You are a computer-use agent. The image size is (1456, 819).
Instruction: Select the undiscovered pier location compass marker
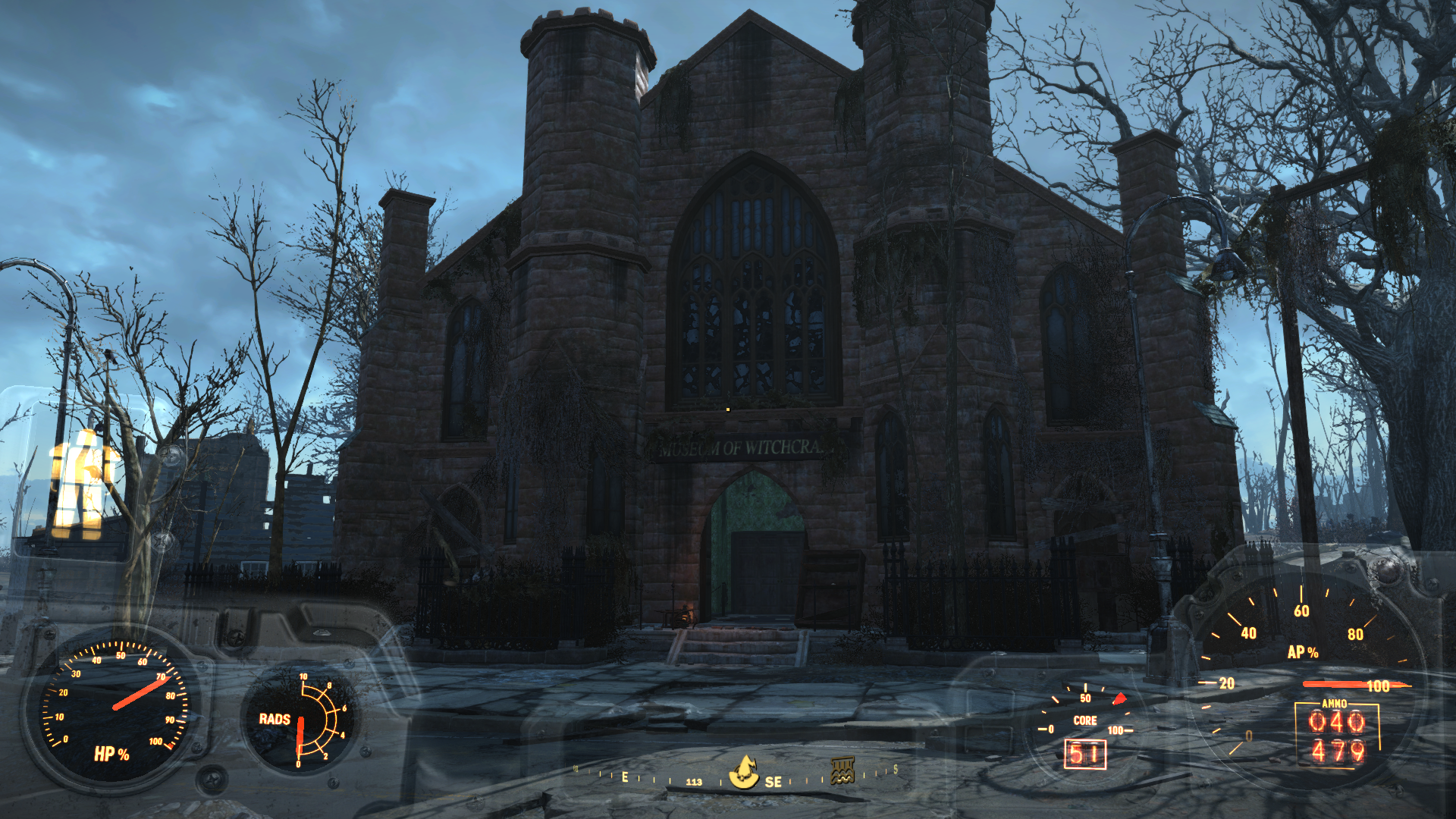(843, 770)
